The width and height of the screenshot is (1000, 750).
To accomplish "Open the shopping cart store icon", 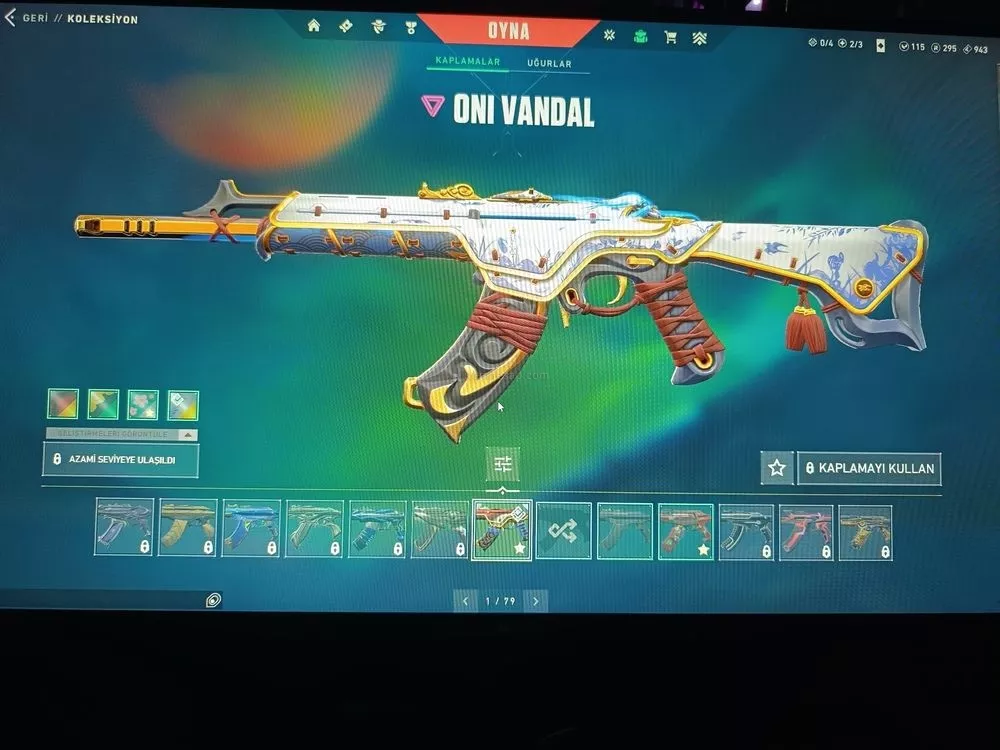I will click(670, 37).
